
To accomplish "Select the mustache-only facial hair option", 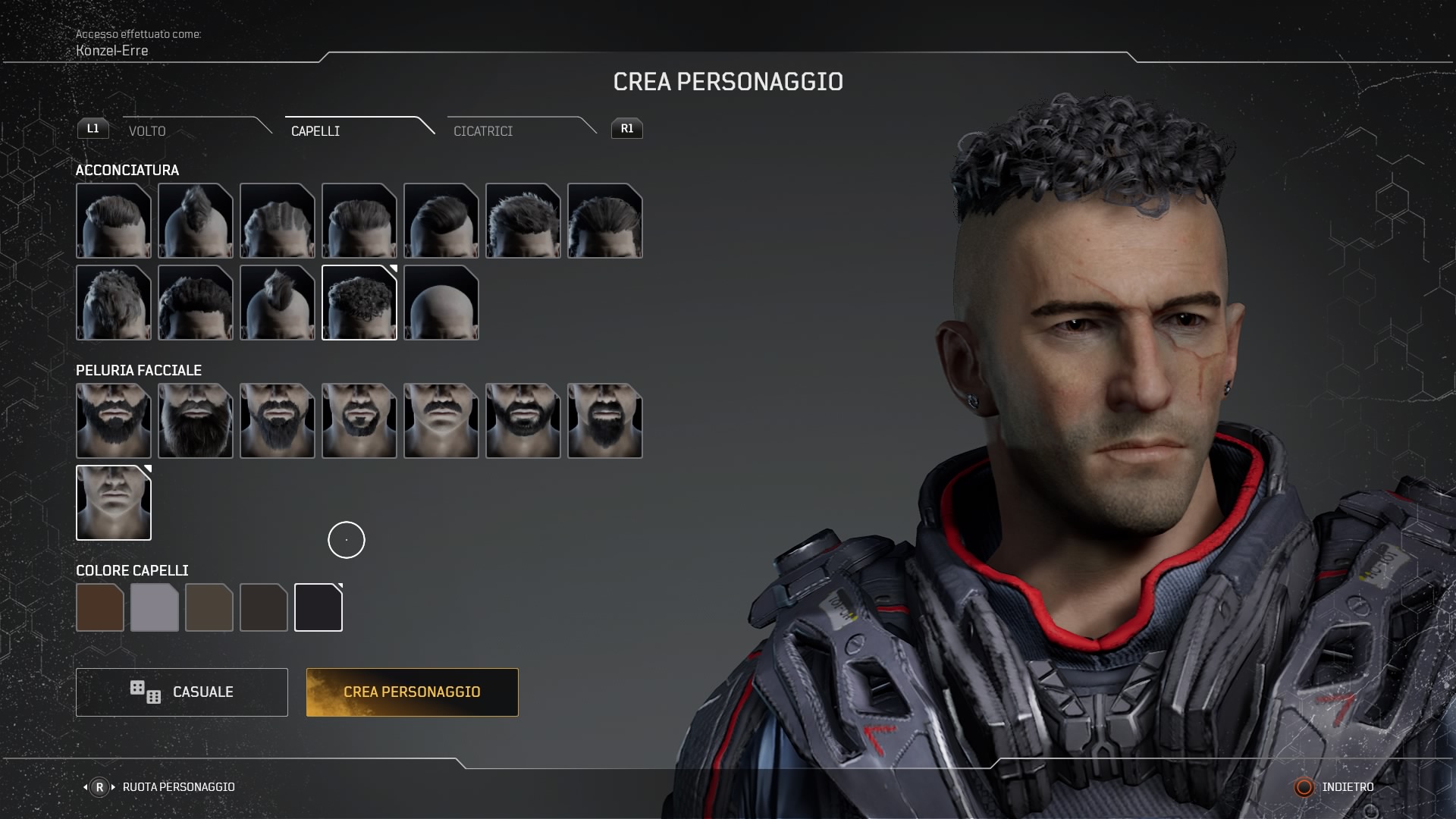I will pos(441,421).
